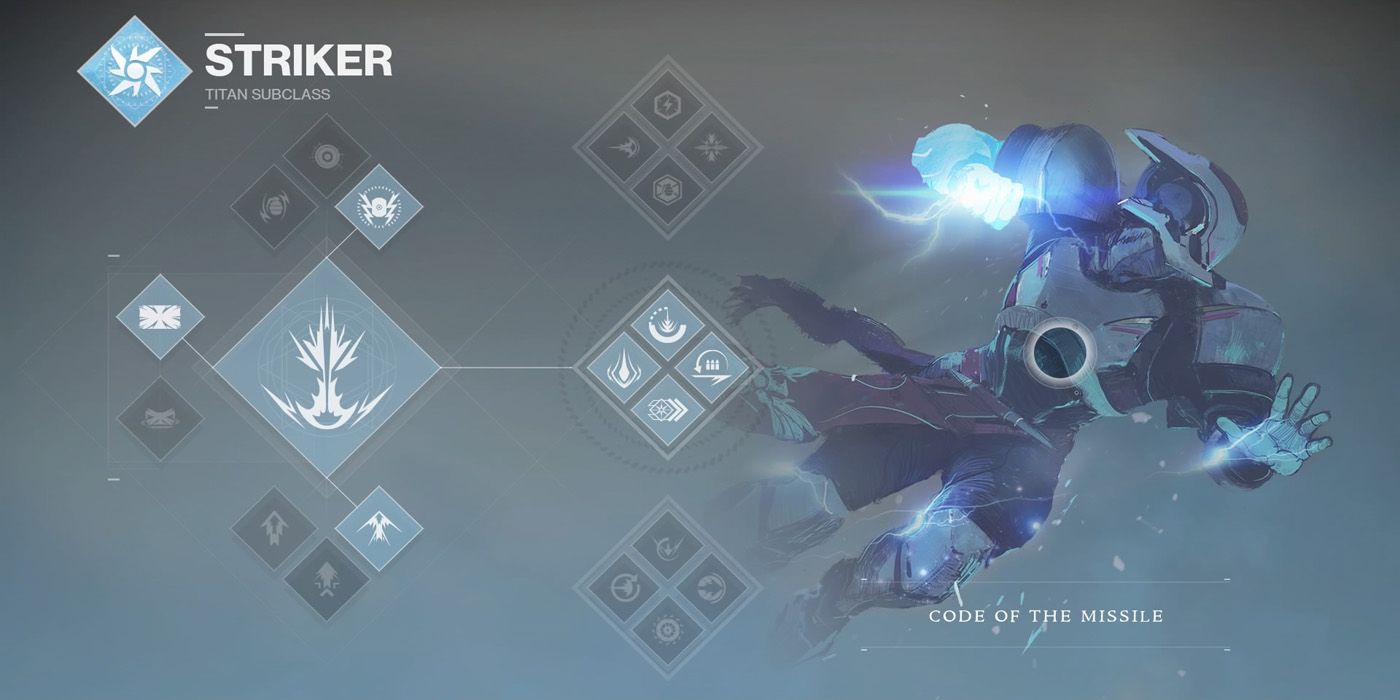Choose the highlighted lightning grenade icon
1400x700 pixels.
(x=378, y=206)
